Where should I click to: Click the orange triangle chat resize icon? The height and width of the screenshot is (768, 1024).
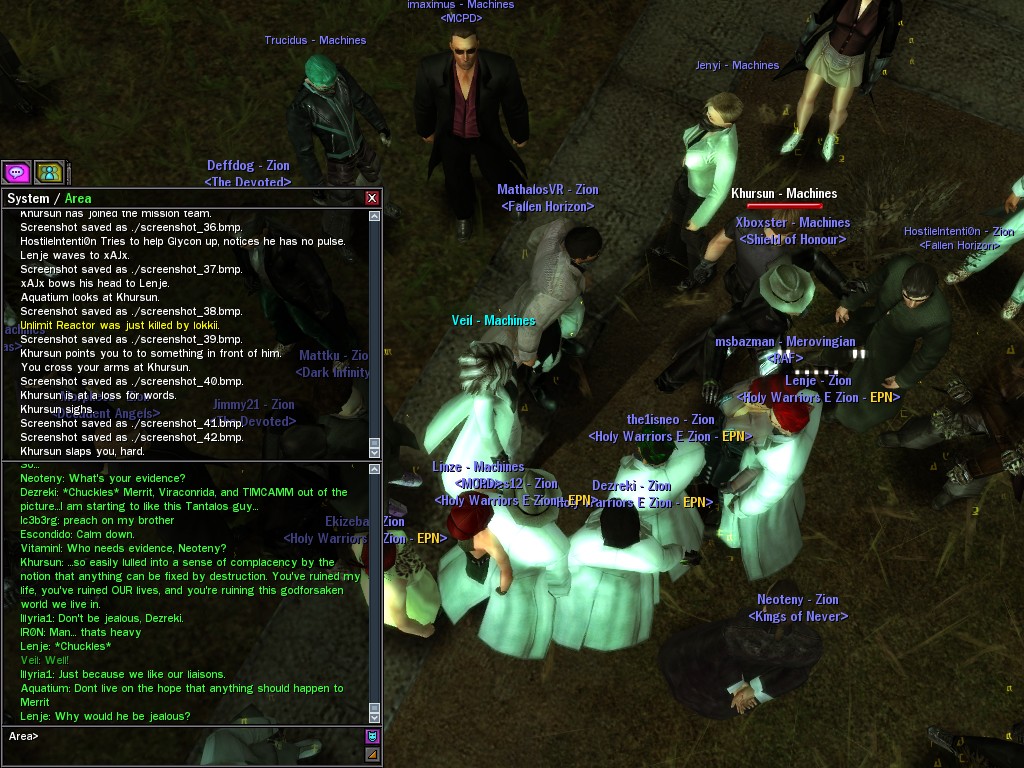coord(372,755)
